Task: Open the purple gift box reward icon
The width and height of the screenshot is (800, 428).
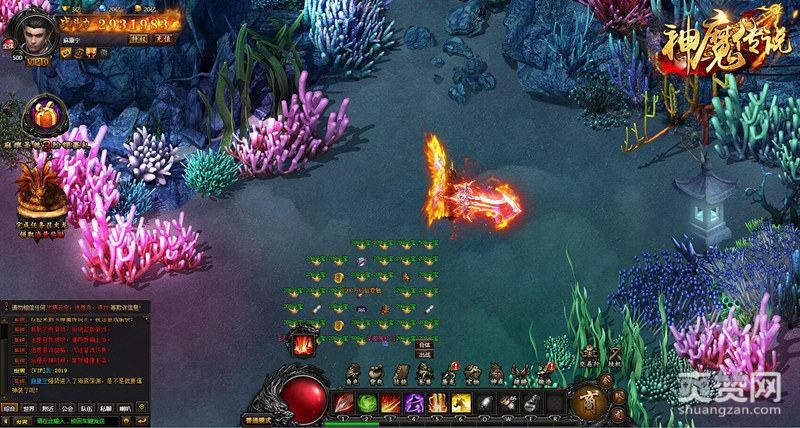Action: (42, 114)
